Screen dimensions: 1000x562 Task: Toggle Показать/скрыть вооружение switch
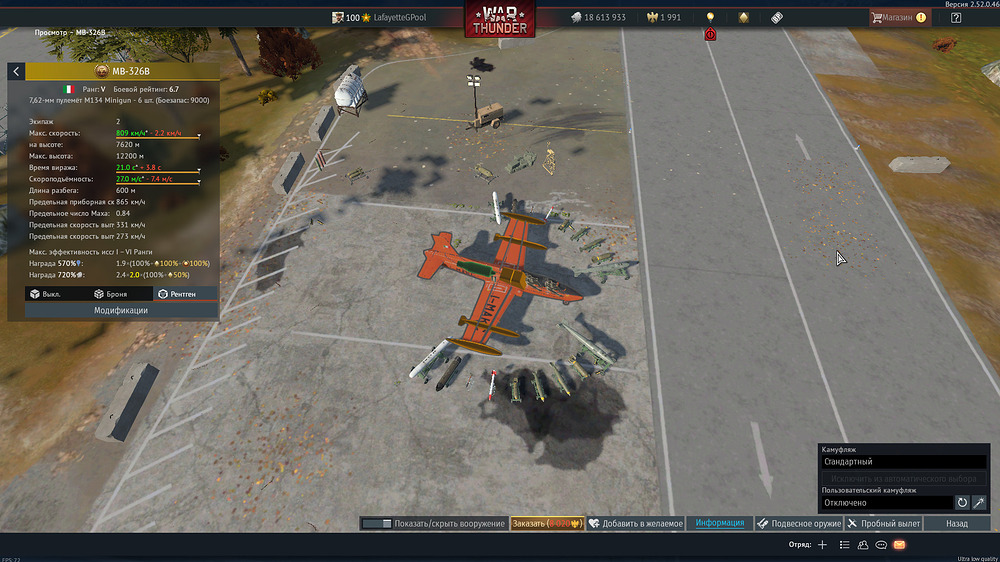[x=377, y=523]
